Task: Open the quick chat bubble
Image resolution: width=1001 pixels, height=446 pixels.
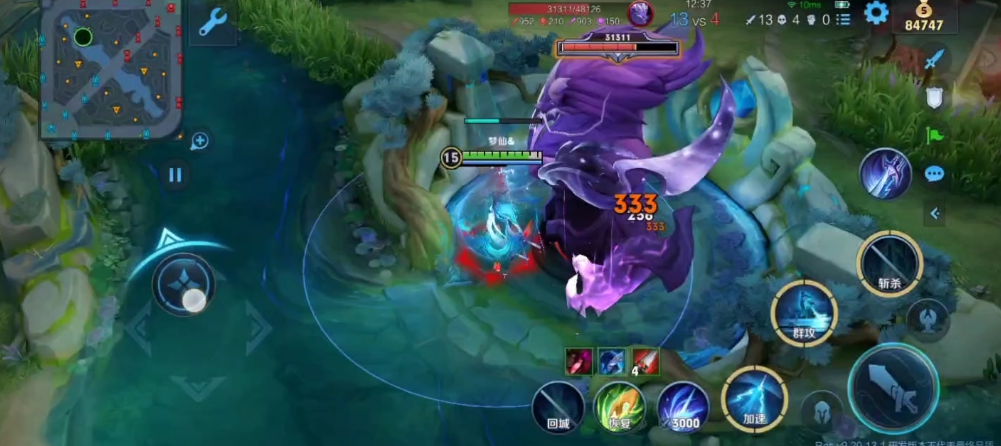Action: (x=934, y=174)
